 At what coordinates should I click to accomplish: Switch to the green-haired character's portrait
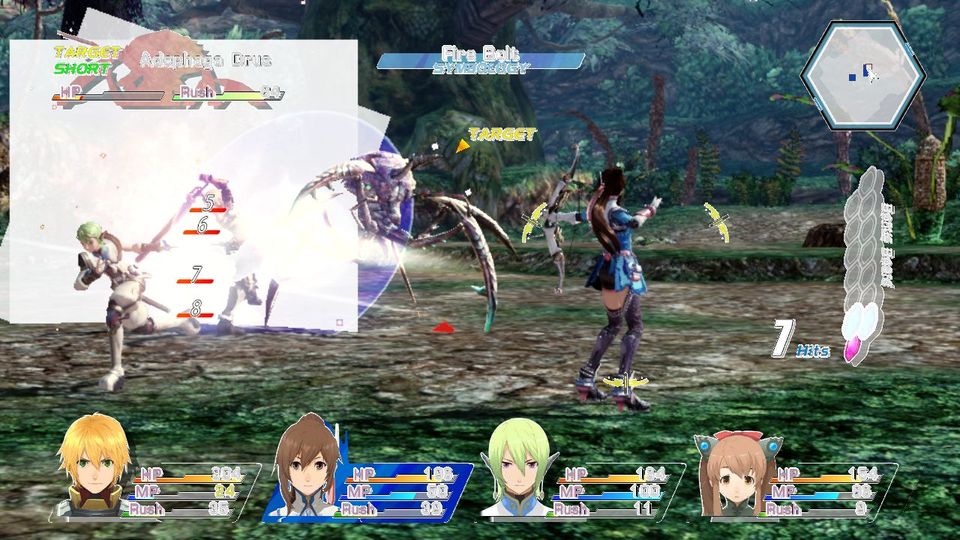(x=517, y=470)
